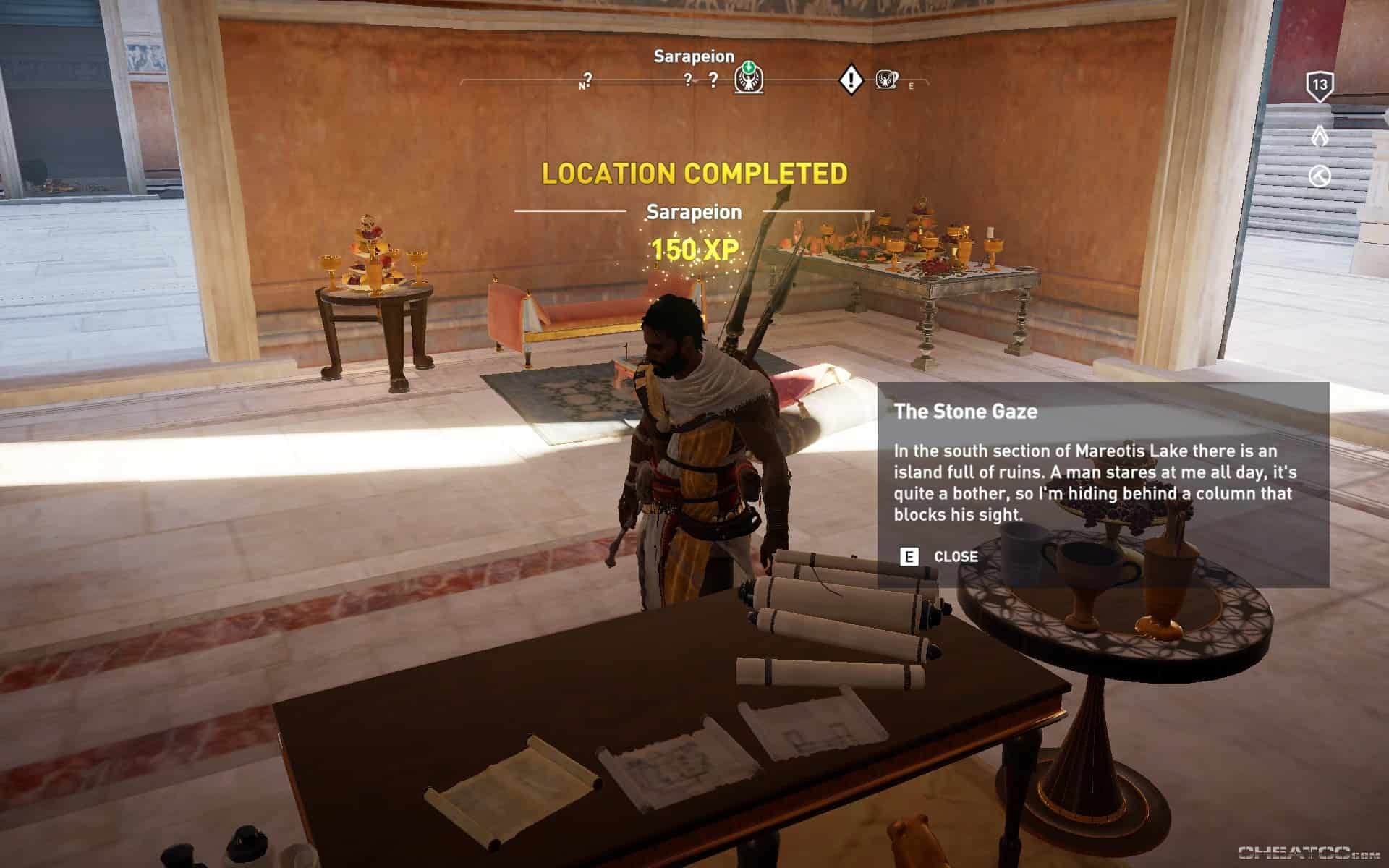Click the eagle viewpoint icon on the compass
Image resolution: width=1389 pixels, height=868 pixels.
click(x=748, y=80)
